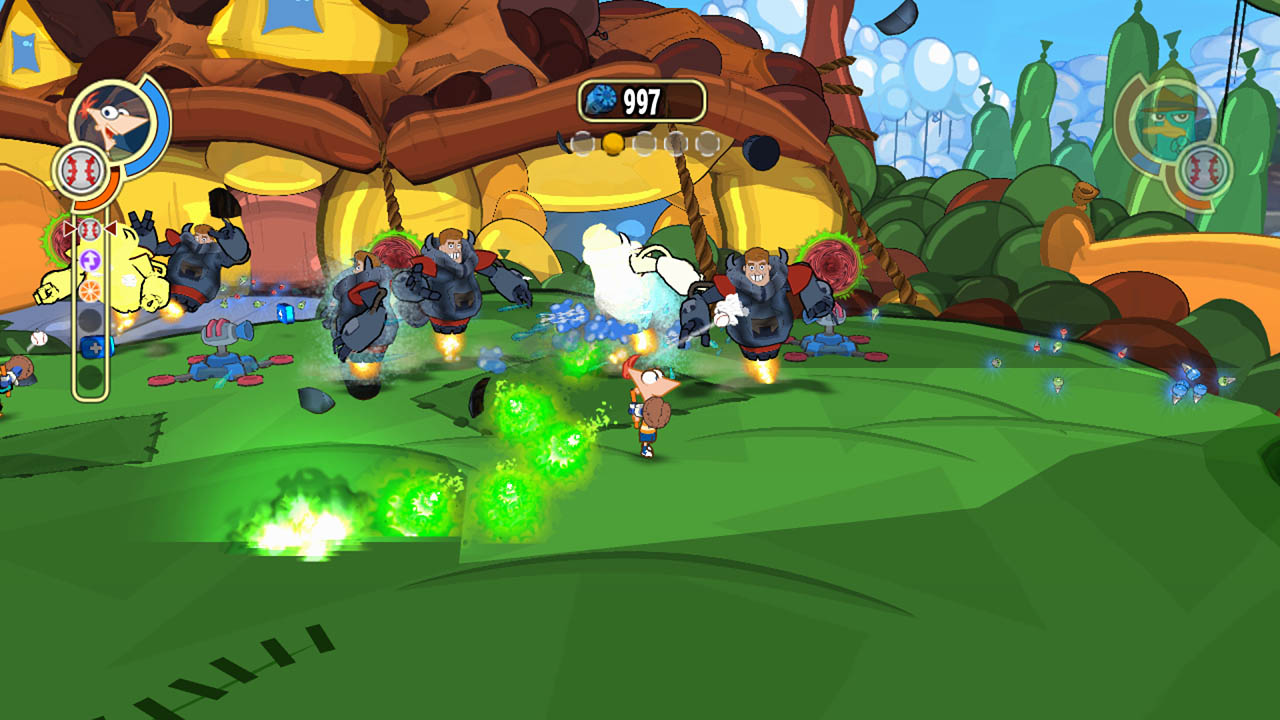Pick the orange slice weapon icon
This screenshot has height=720, width=1280.
(x=90, y=290)
